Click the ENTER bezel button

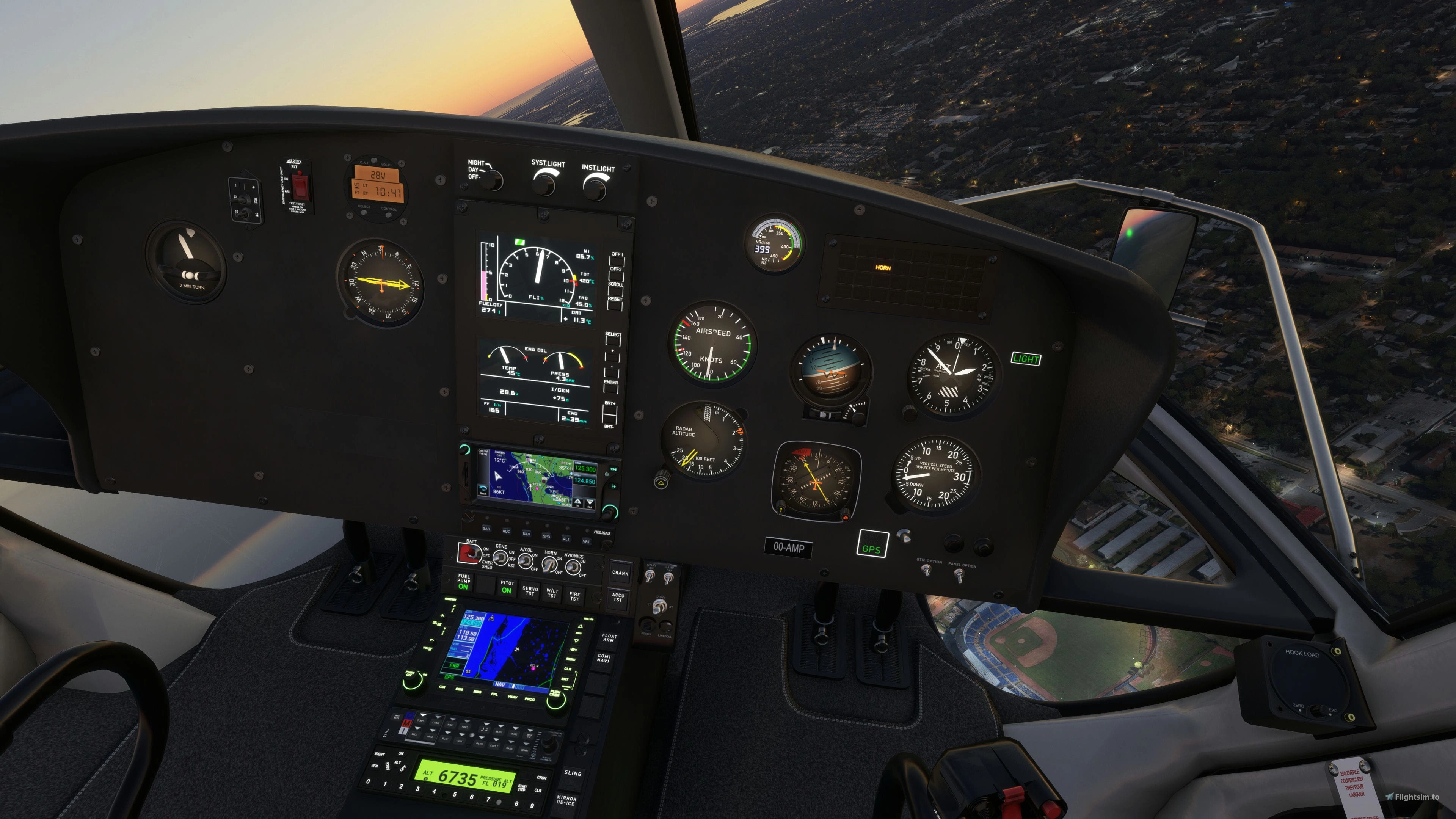click(610, 389)
